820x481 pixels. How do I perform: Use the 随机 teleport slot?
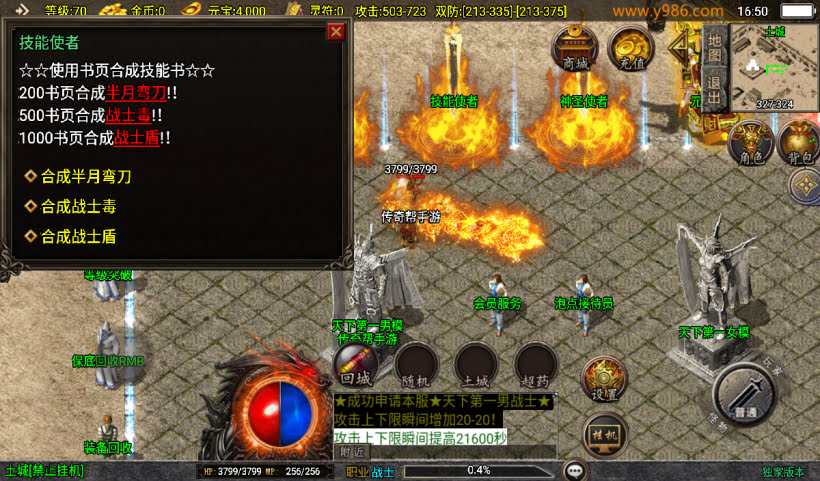(416, 365)
